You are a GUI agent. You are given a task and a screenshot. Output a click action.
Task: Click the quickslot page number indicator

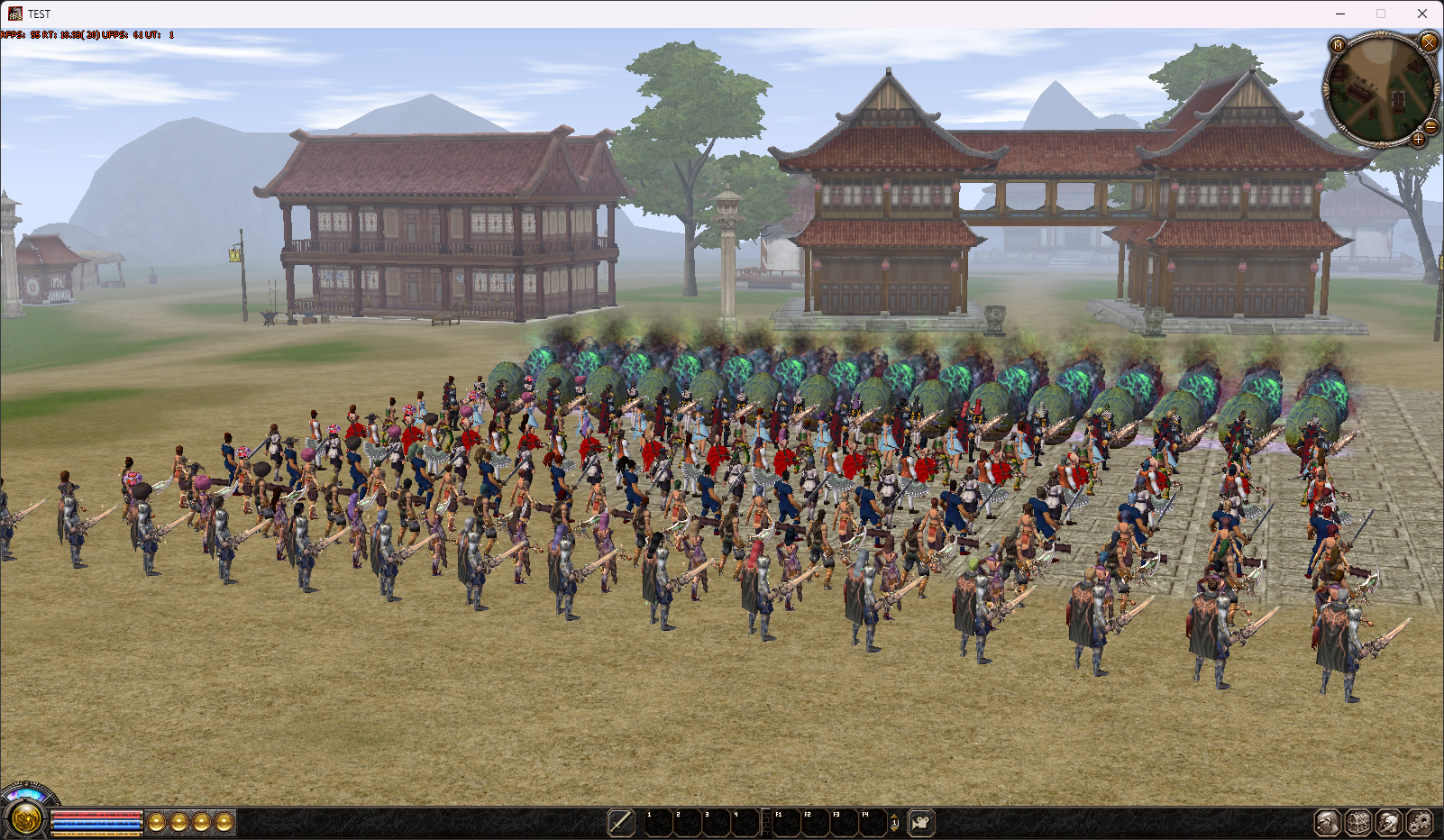[x=894, y=823]
